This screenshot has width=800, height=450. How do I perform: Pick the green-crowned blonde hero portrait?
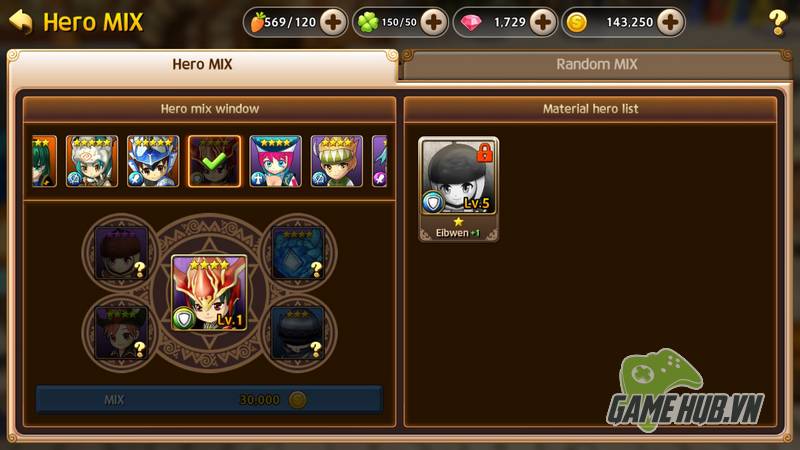tap(336, 161)
